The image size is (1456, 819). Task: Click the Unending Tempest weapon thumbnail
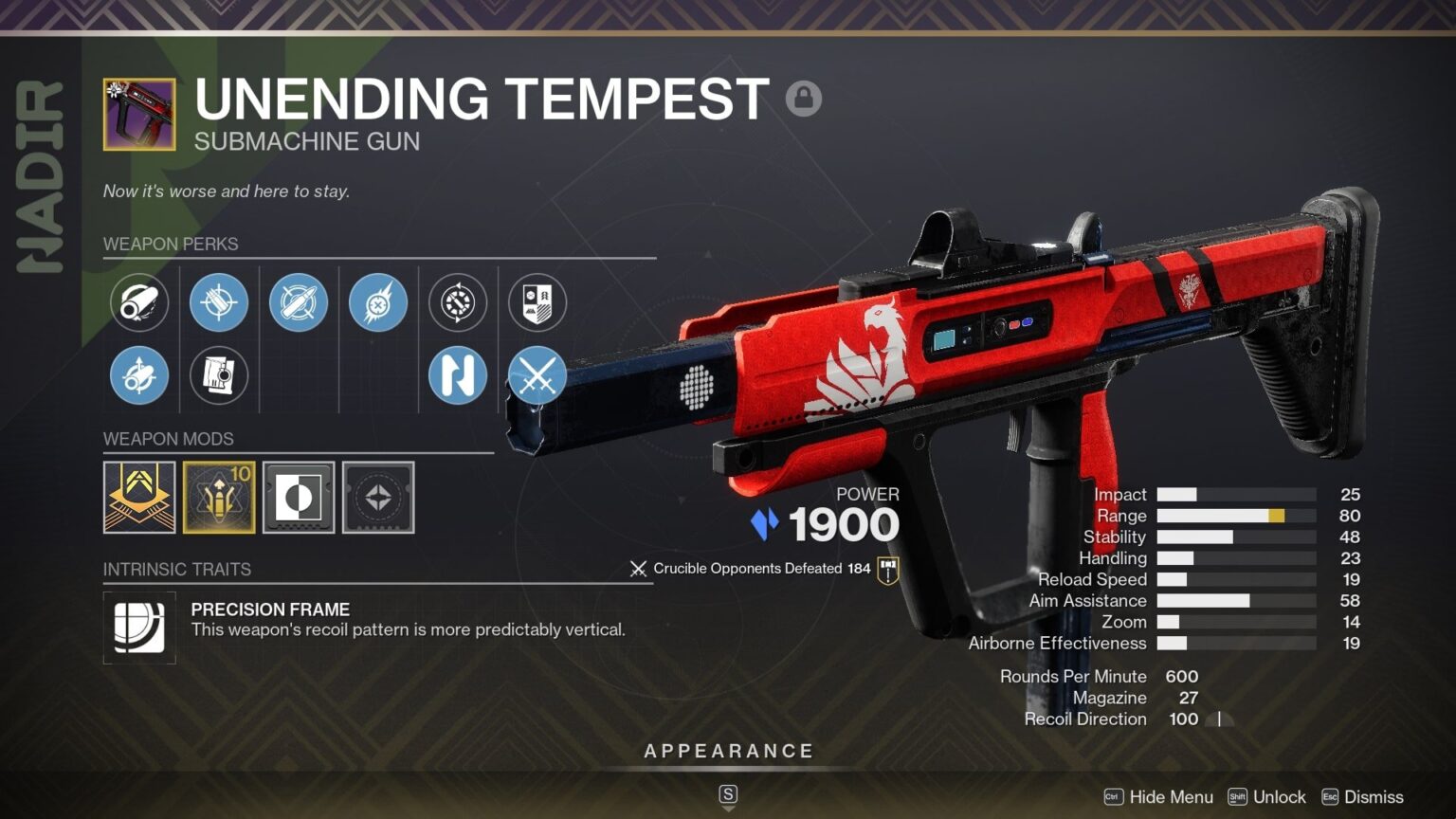click(x=138, y=113)
